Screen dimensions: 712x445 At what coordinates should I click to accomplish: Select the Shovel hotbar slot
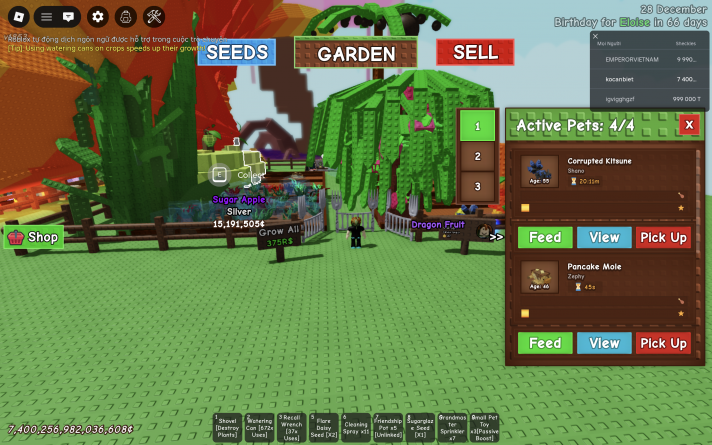(x=226, y=428)
